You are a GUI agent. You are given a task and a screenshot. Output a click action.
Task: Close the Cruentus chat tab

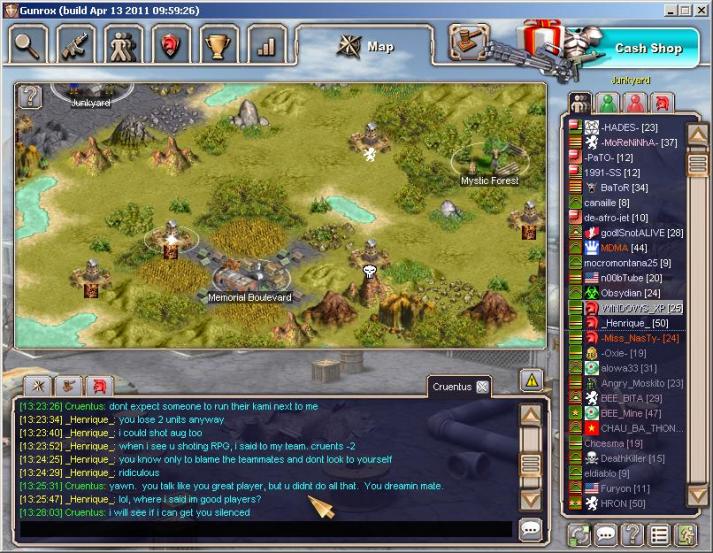click(x=482, y=387)
